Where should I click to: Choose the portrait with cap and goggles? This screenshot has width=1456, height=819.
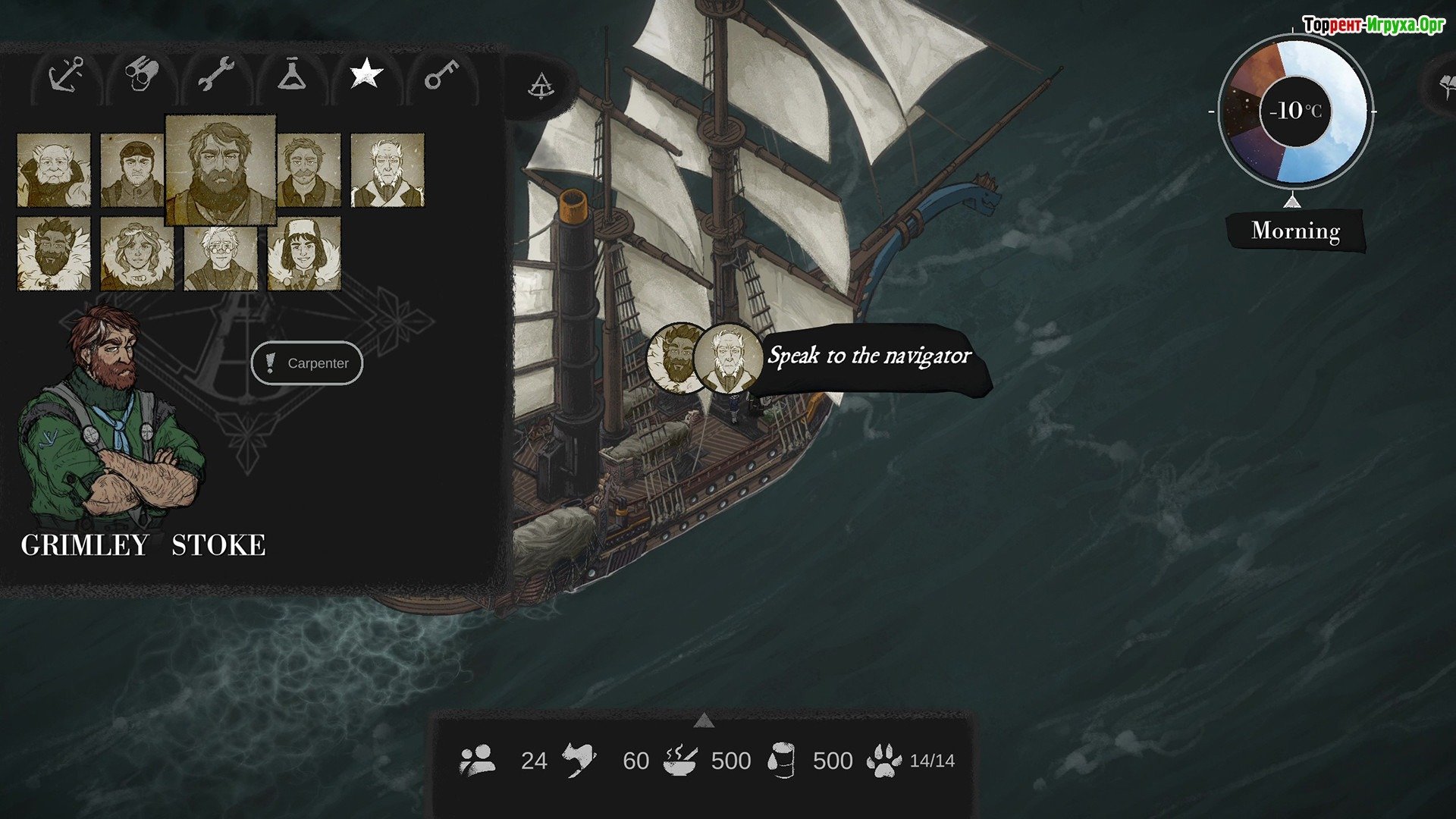coord(133,170)
